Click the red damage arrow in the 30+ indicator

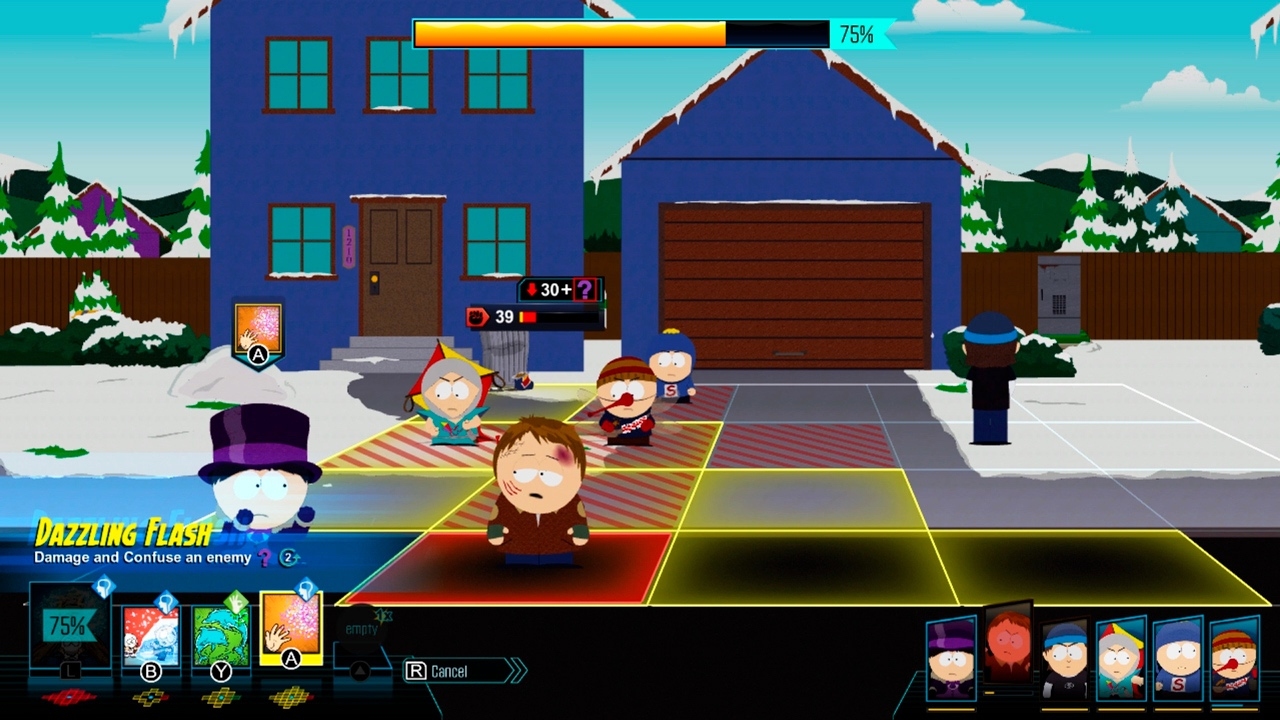(532, 288)
